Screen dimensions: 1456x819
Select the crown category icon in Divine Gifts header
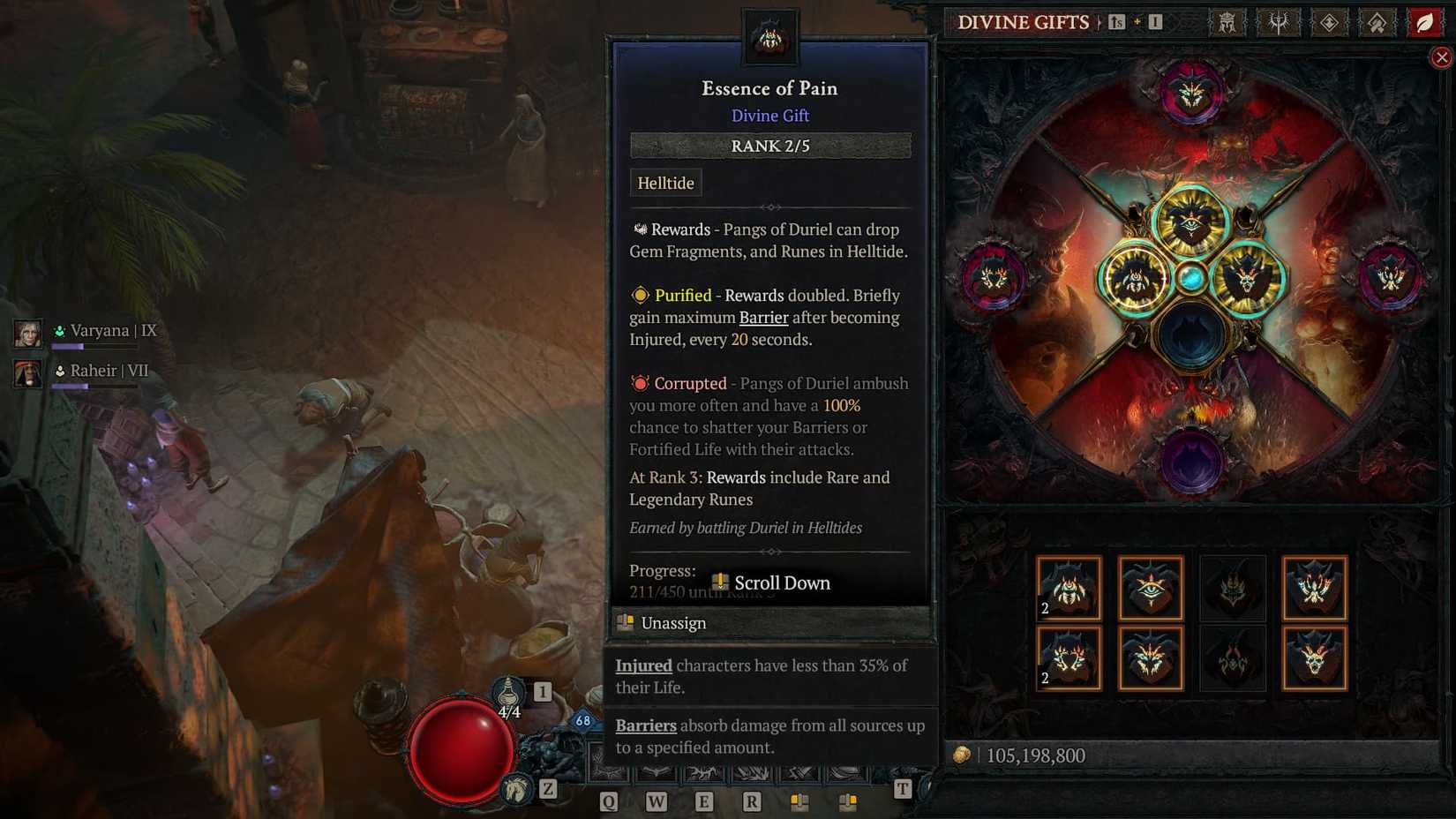pos(1227,23)
